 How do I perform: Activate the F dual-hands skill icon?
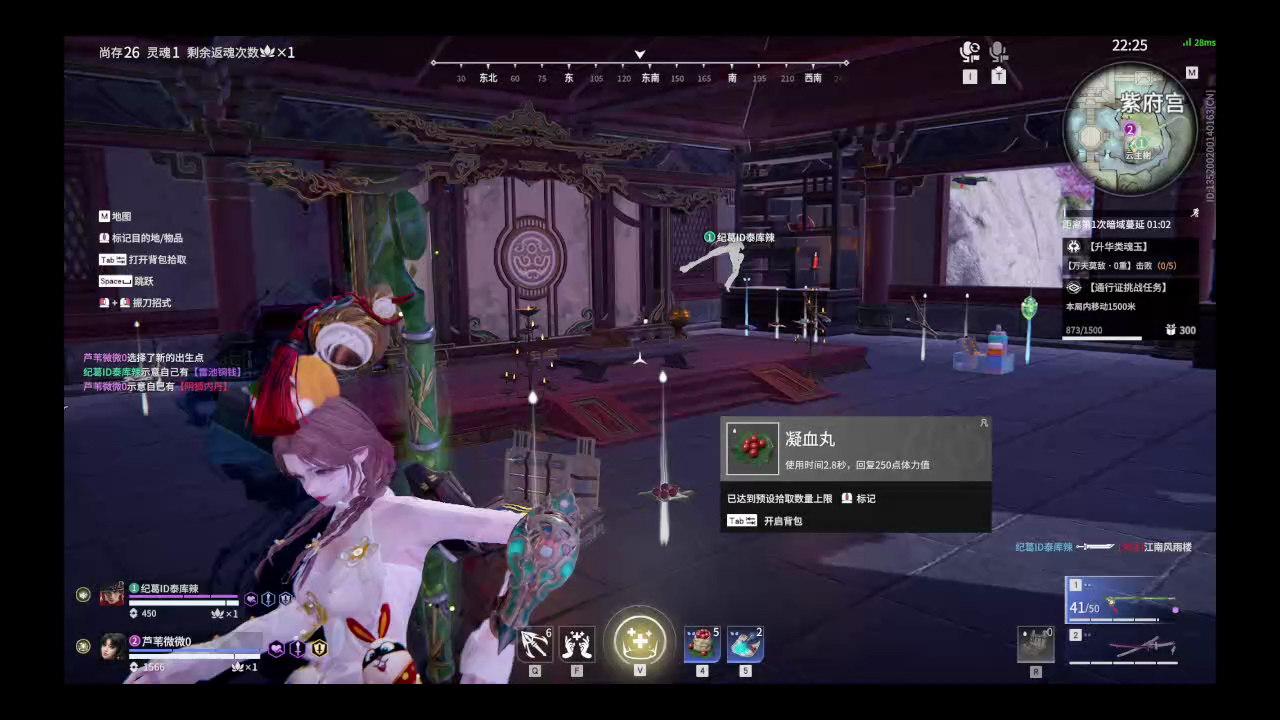[576, 643]
